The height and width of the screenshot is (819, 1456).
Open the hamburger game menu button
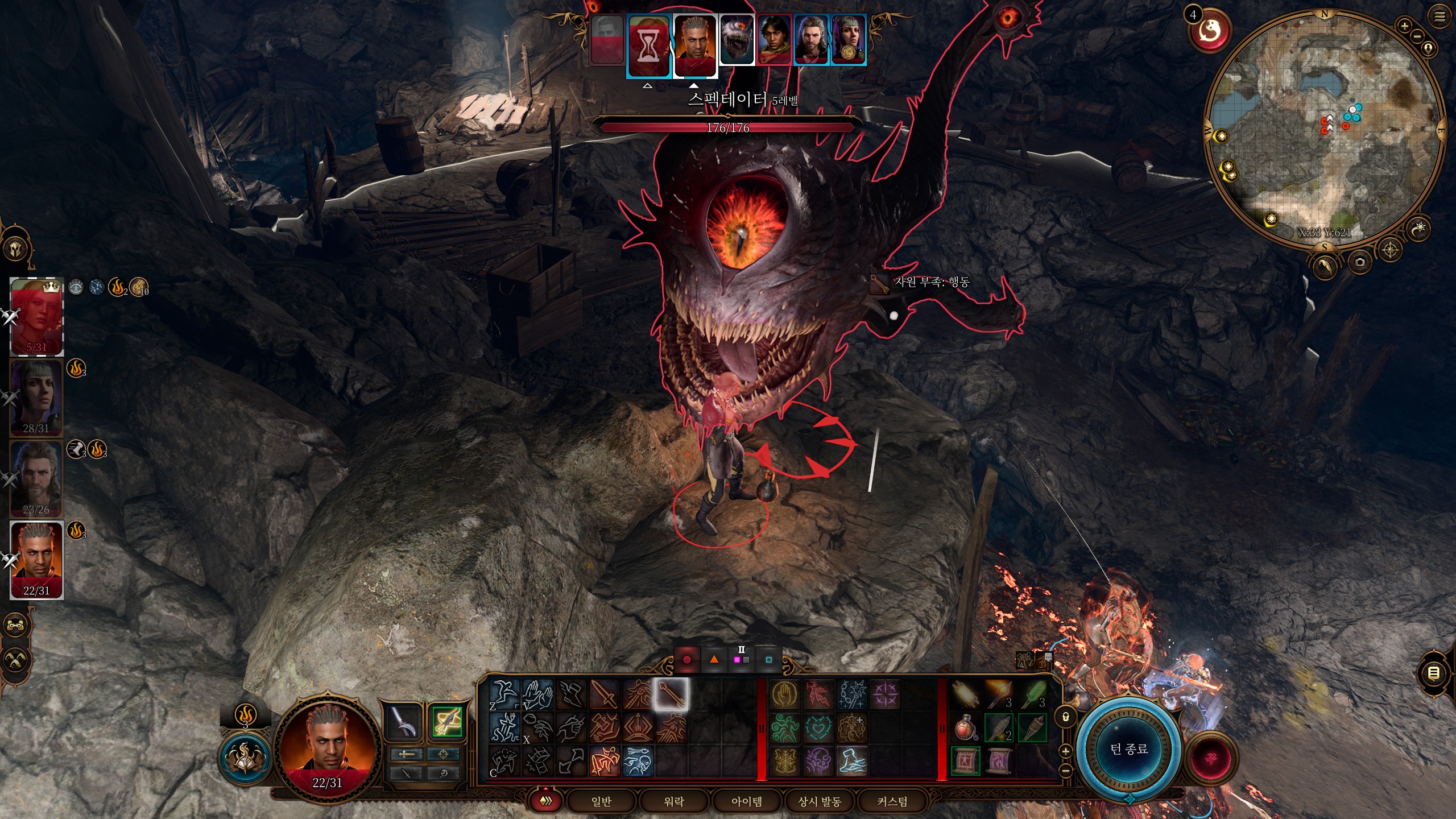[x=1440, y=16]
